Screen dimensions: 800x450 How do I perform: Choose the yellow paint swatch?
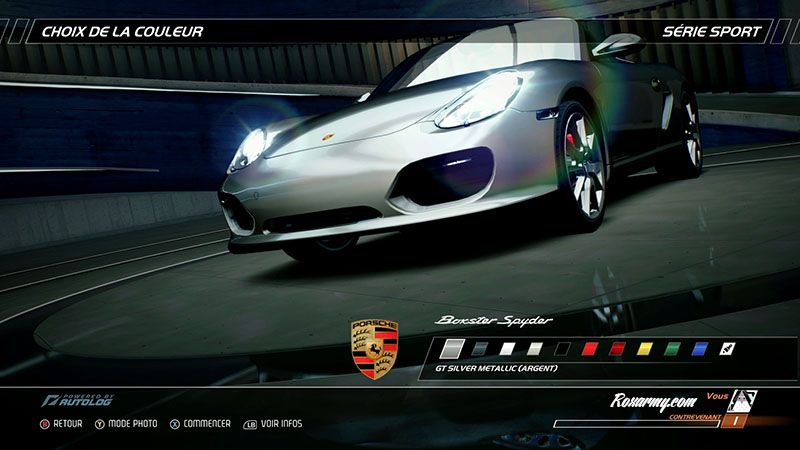click(645, 349)
